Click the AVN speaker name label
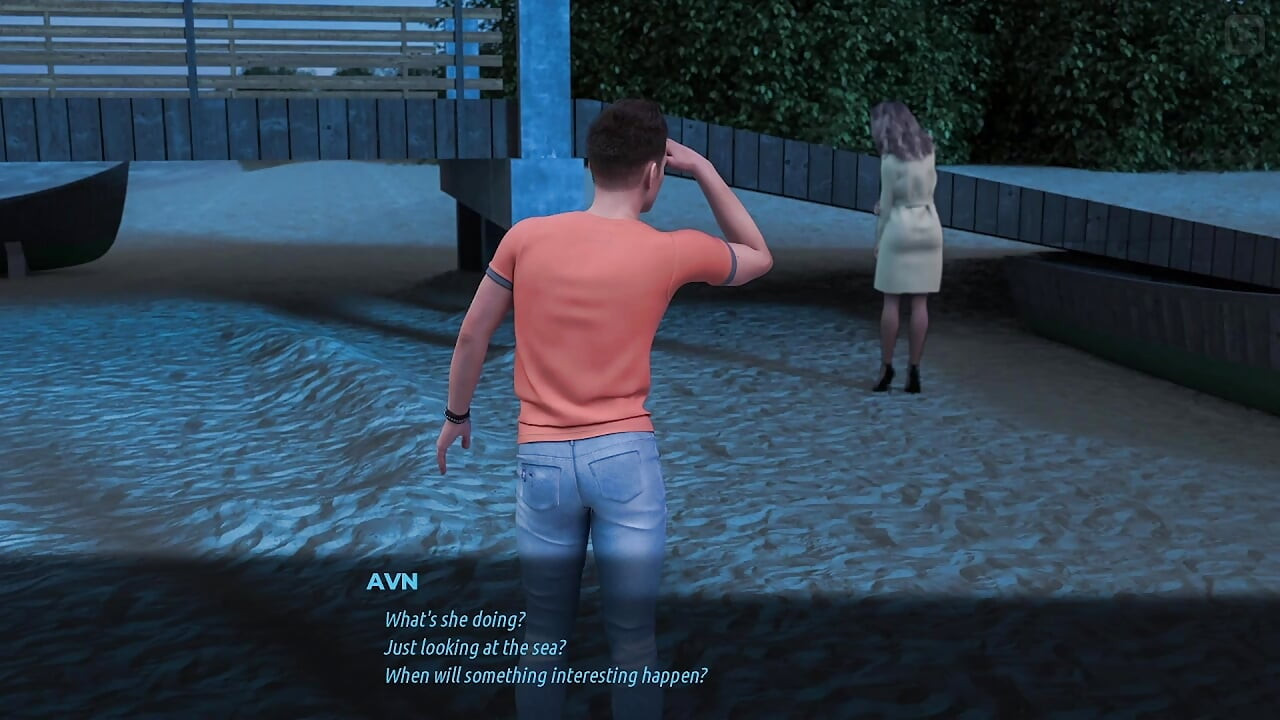This screenshot has height=720, width=1280. (394, 581)
